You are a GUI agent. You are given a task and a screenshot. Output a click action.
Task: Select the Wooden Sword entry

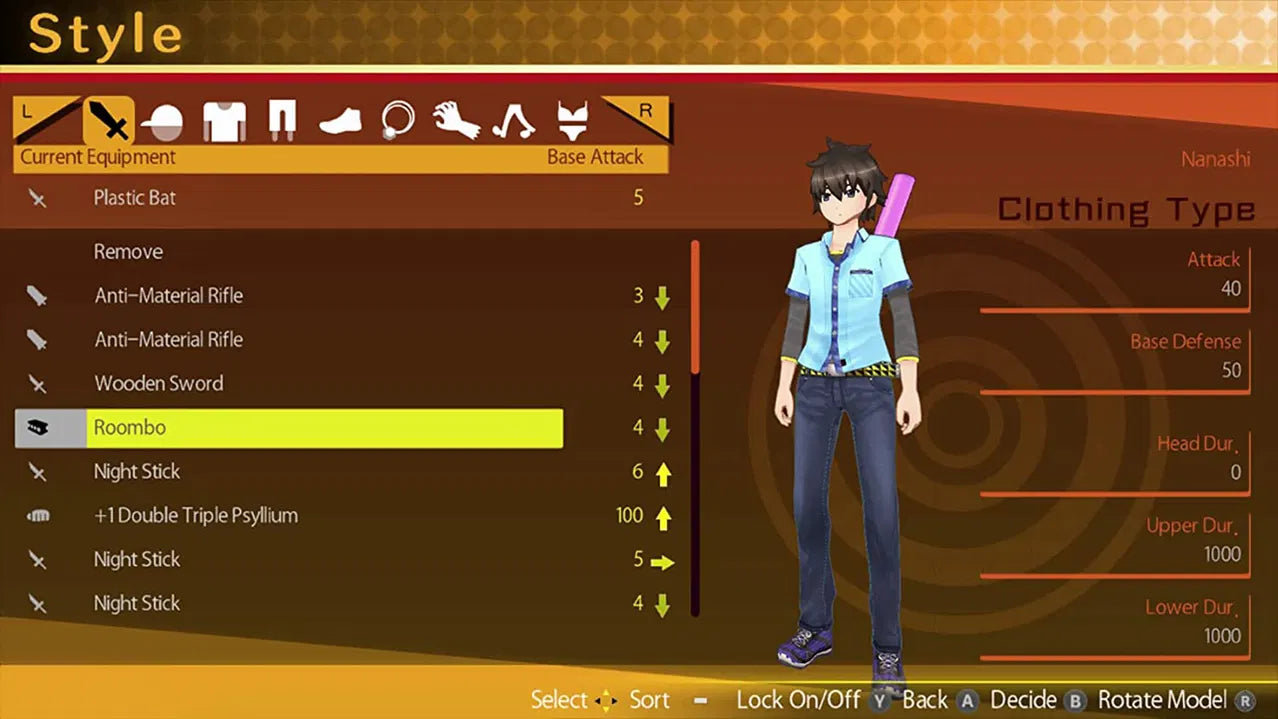(158, 384)
